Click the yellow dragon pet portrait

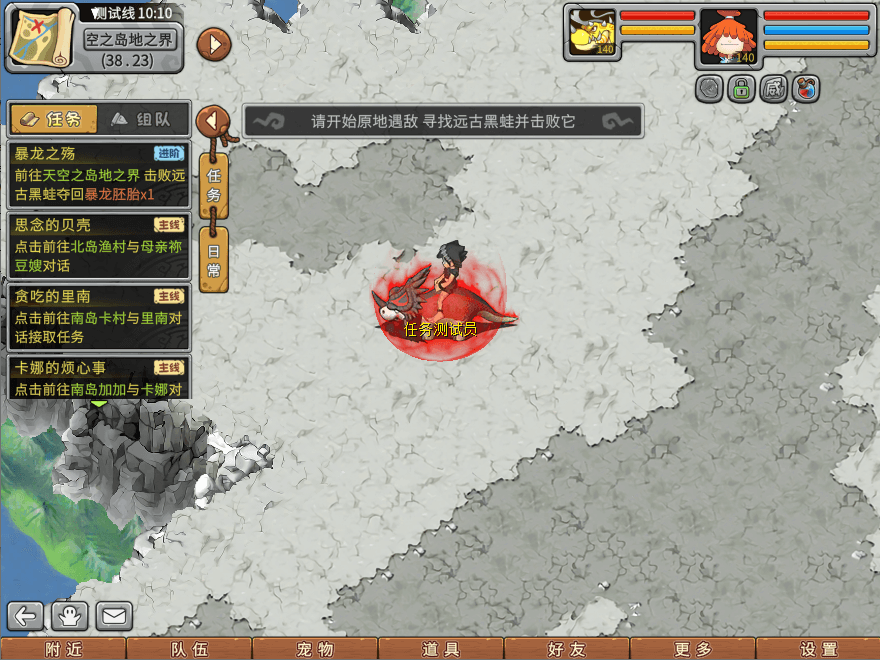[590, 34]
